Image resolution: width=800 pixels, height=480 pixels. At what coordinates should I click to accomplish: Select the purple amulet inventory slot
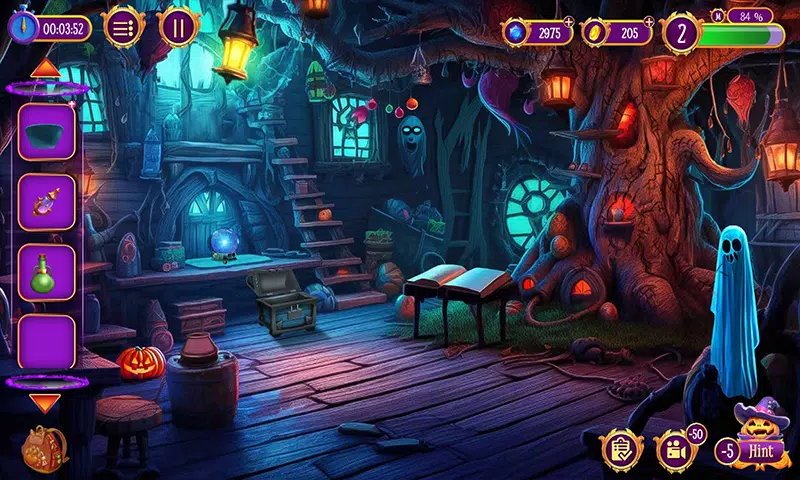tap(46, 202)
